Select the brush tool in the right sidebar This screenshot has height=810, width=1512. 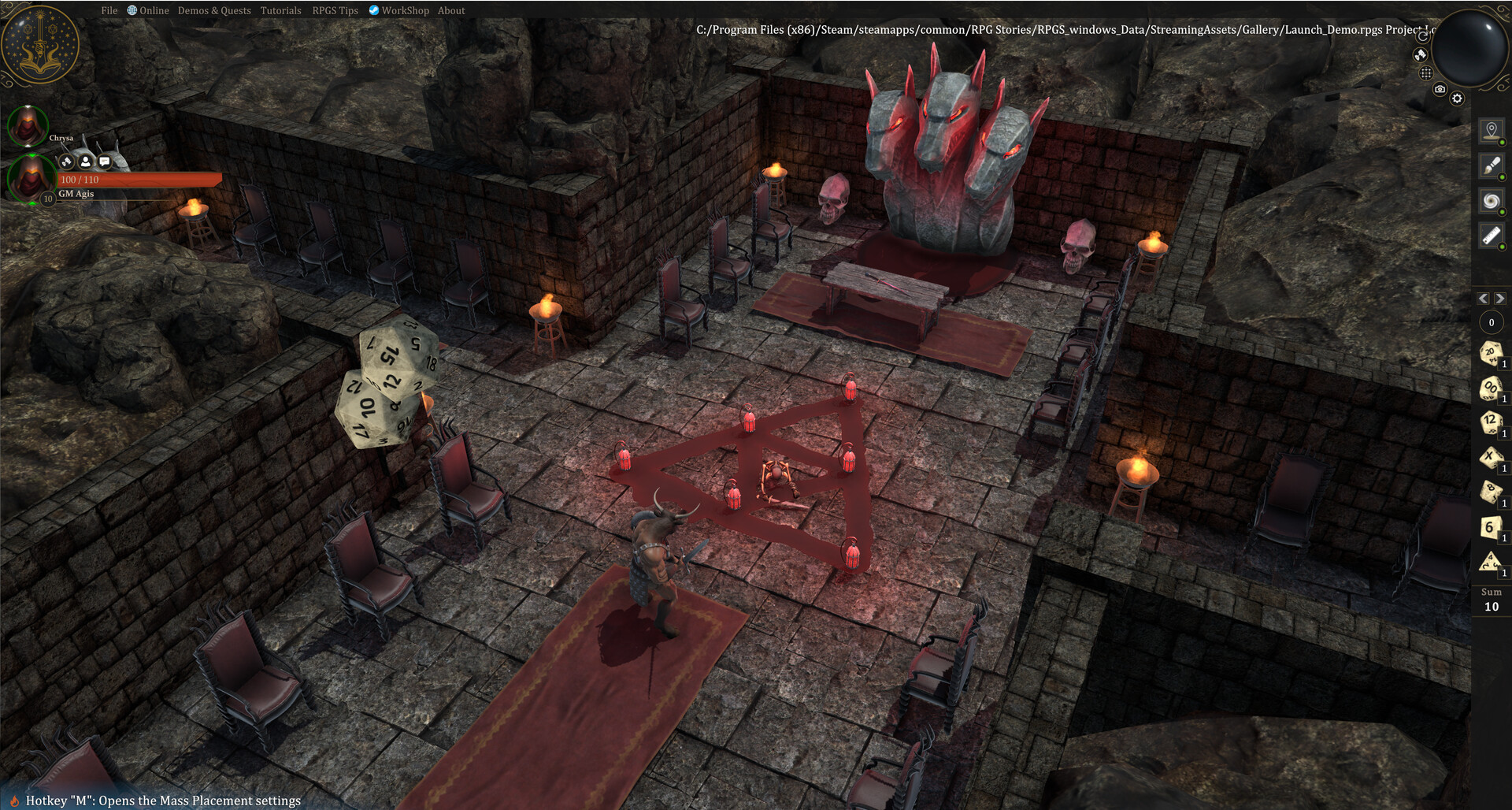coord(1492,165)
